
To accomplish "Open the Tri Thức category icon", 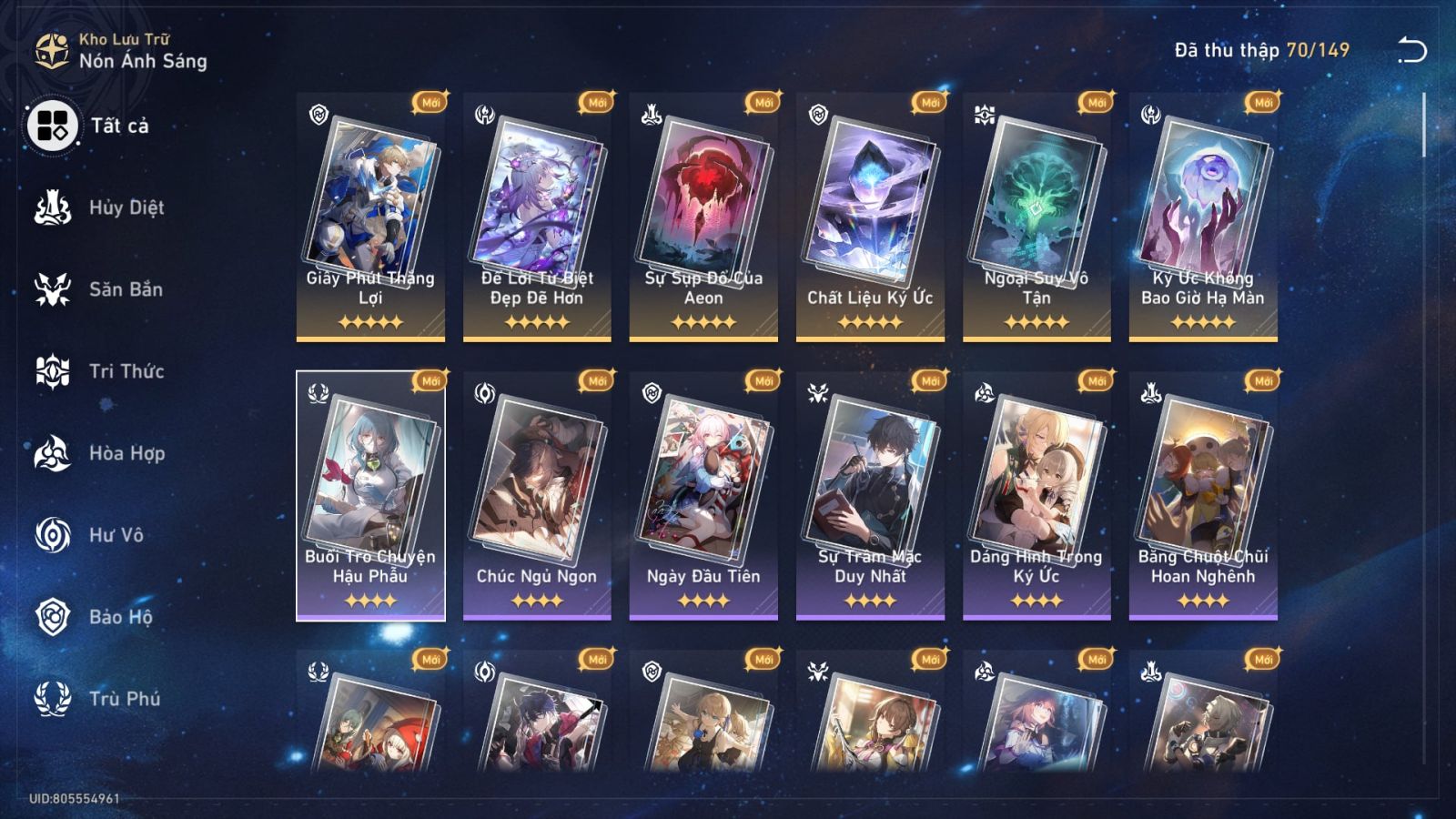I will [53, 371].
